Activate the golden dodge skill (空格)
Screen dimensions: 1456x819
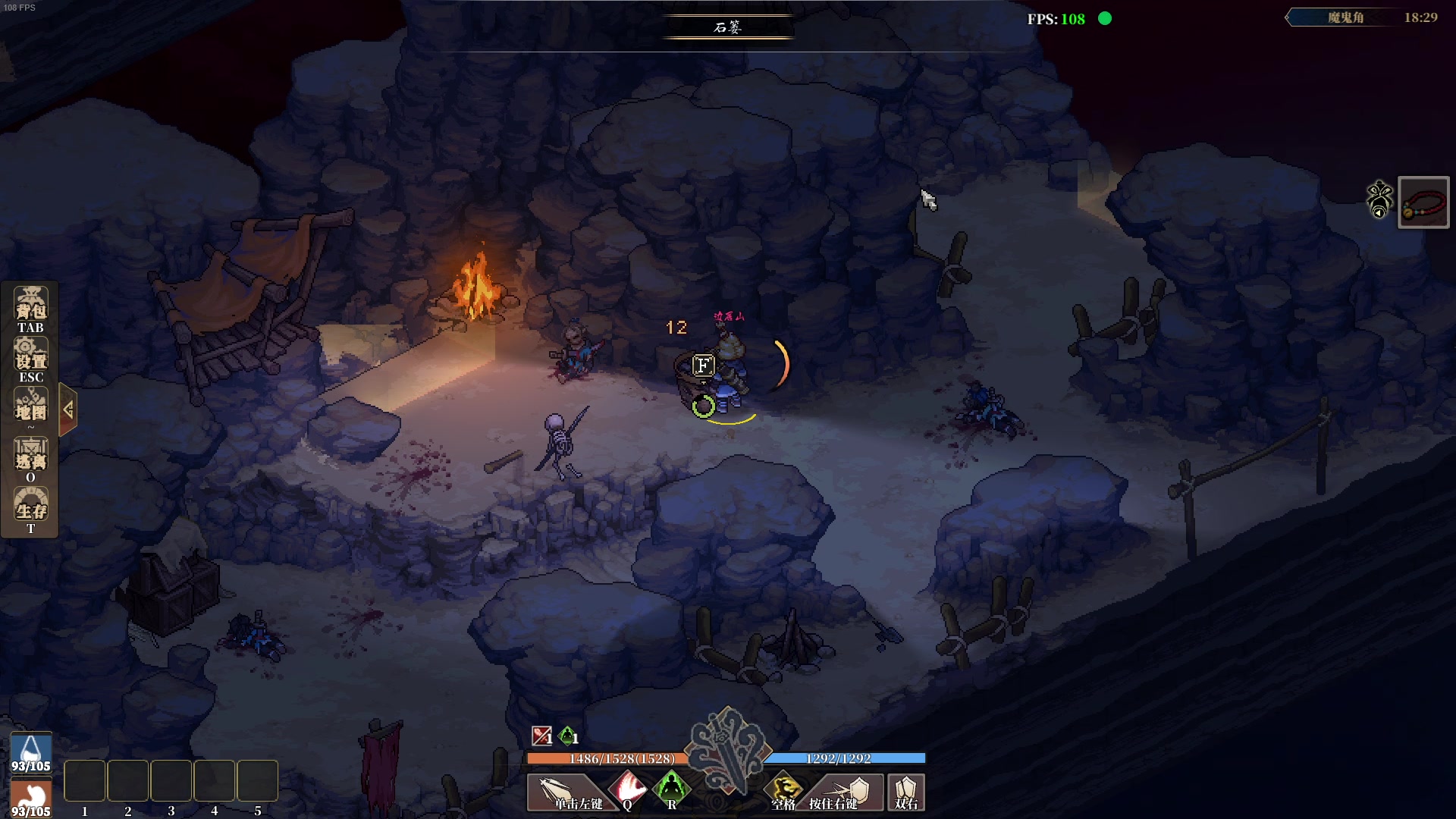784,791
